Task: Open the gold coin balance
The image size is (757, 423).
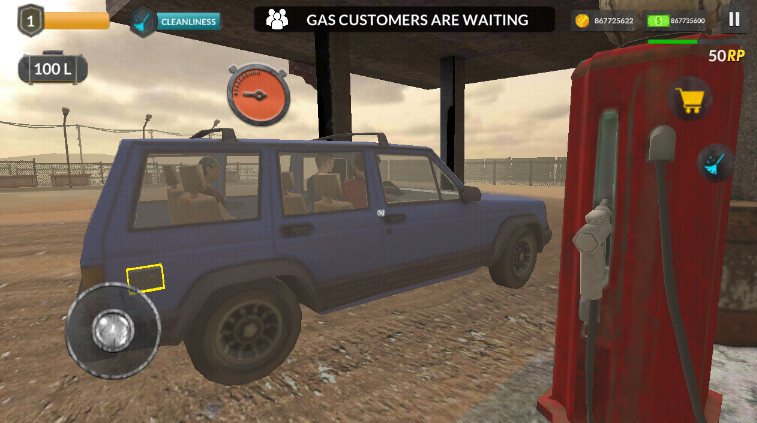Action: (x=603, y=20)
